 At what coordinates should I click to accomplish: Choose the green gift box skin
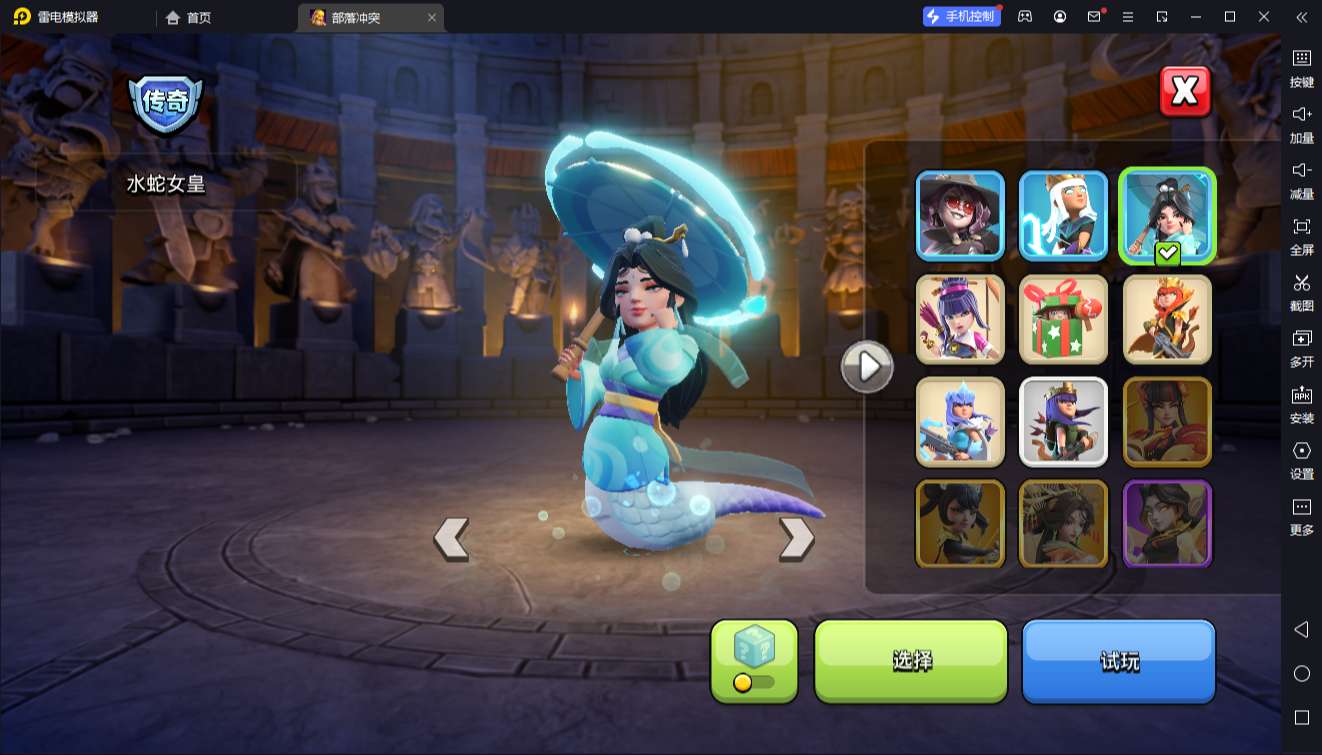tap(1063, 319)
